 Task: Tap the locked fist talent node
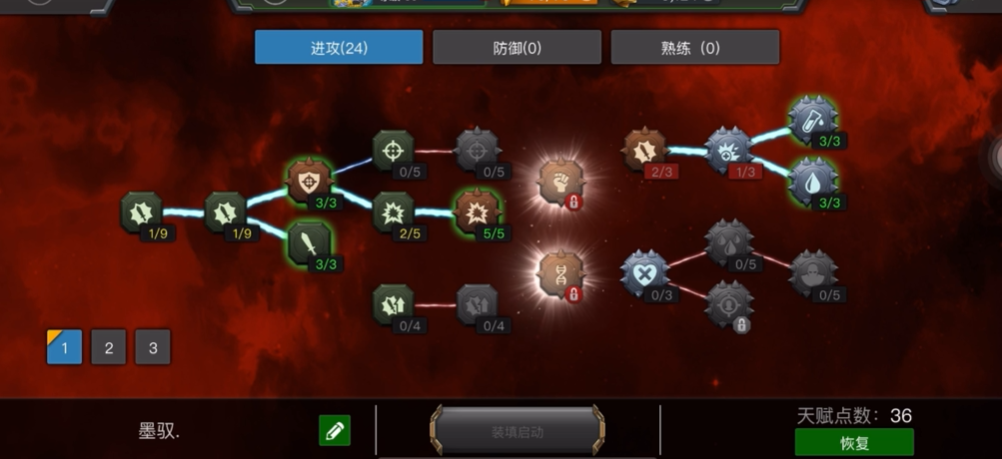(x=561, y=182)
